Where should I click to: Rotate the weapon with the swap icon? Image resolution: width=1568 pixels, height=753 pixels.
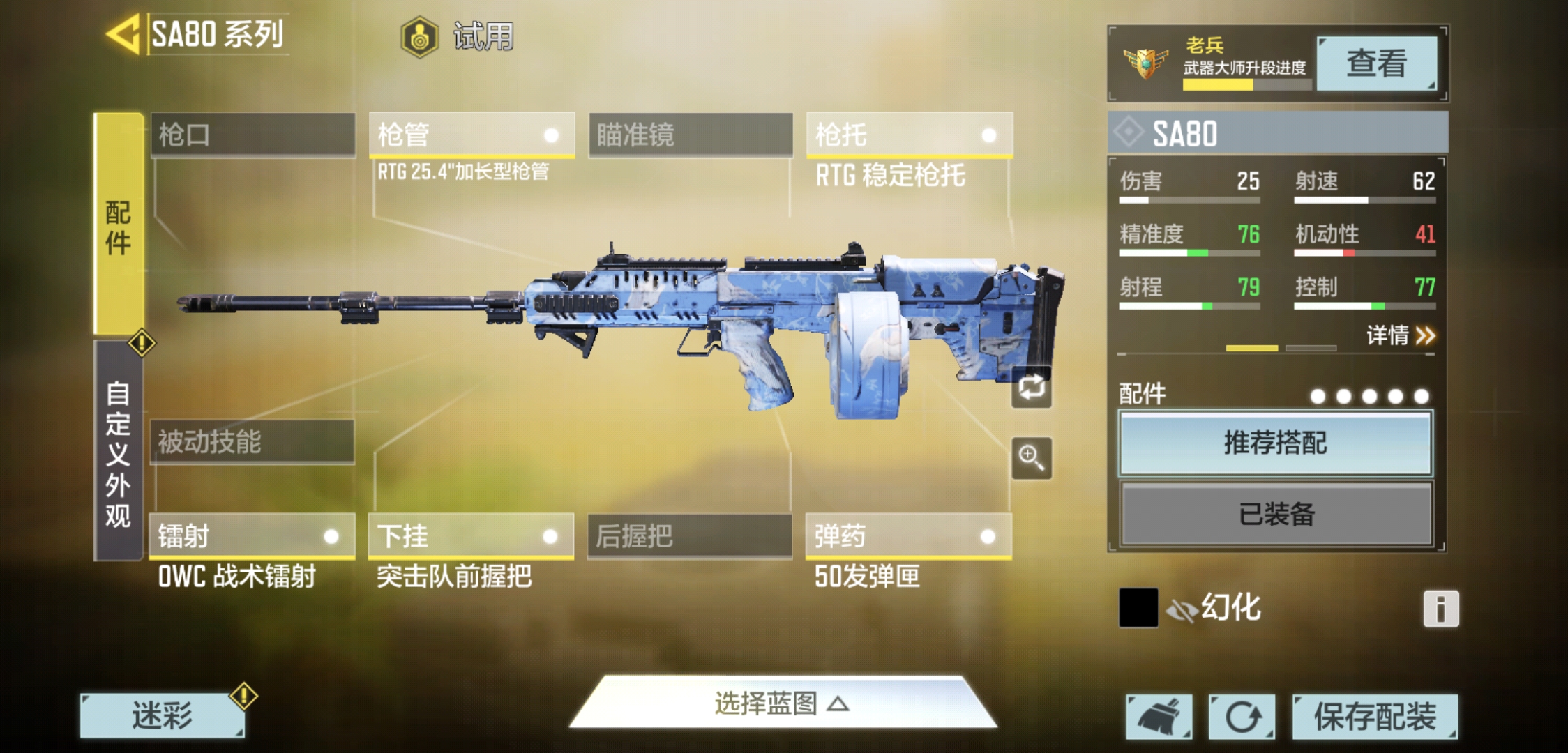pos(1032,387)
